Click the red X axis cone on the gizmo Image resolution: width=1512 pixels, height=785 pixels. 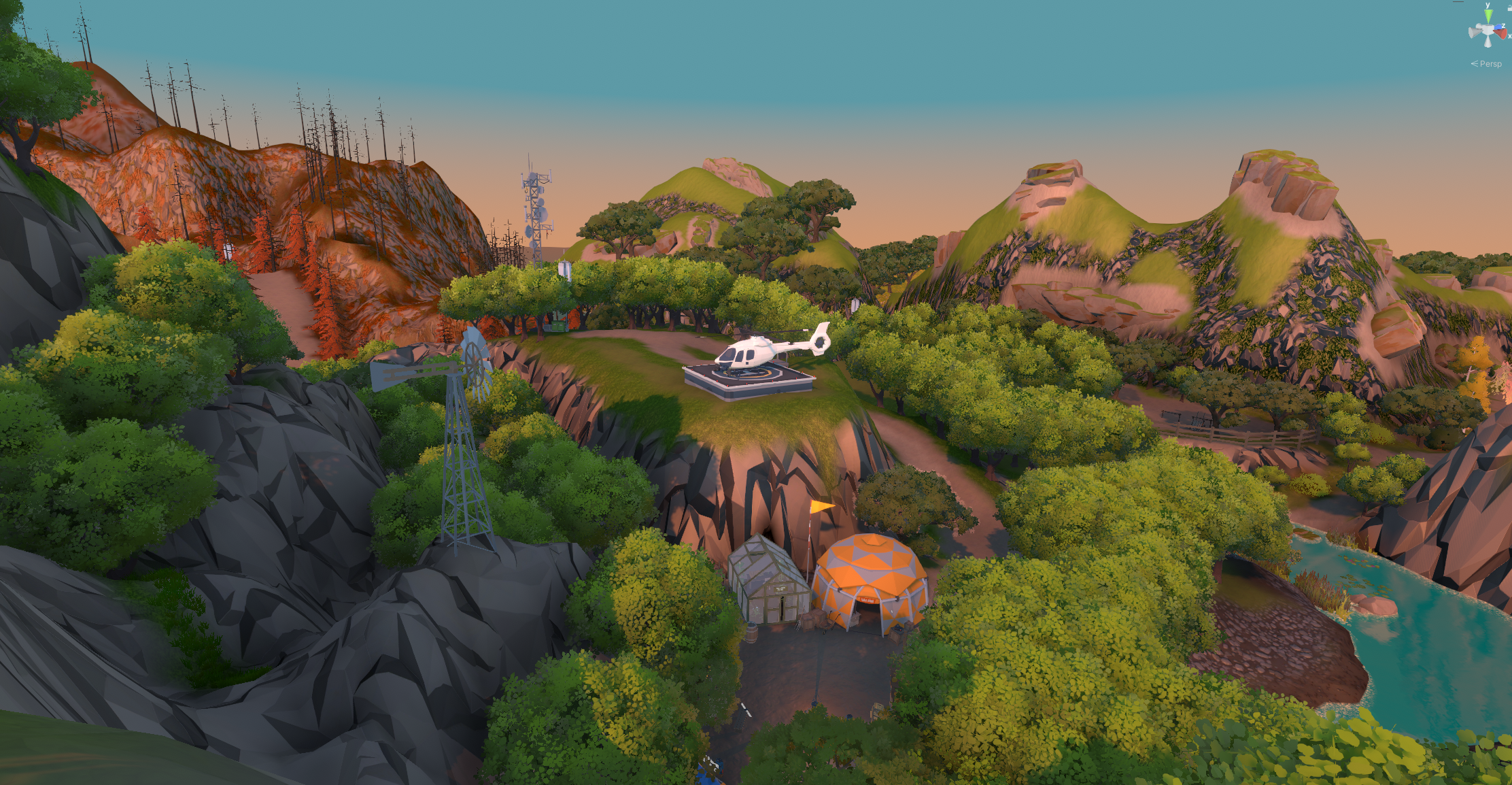1502,33
